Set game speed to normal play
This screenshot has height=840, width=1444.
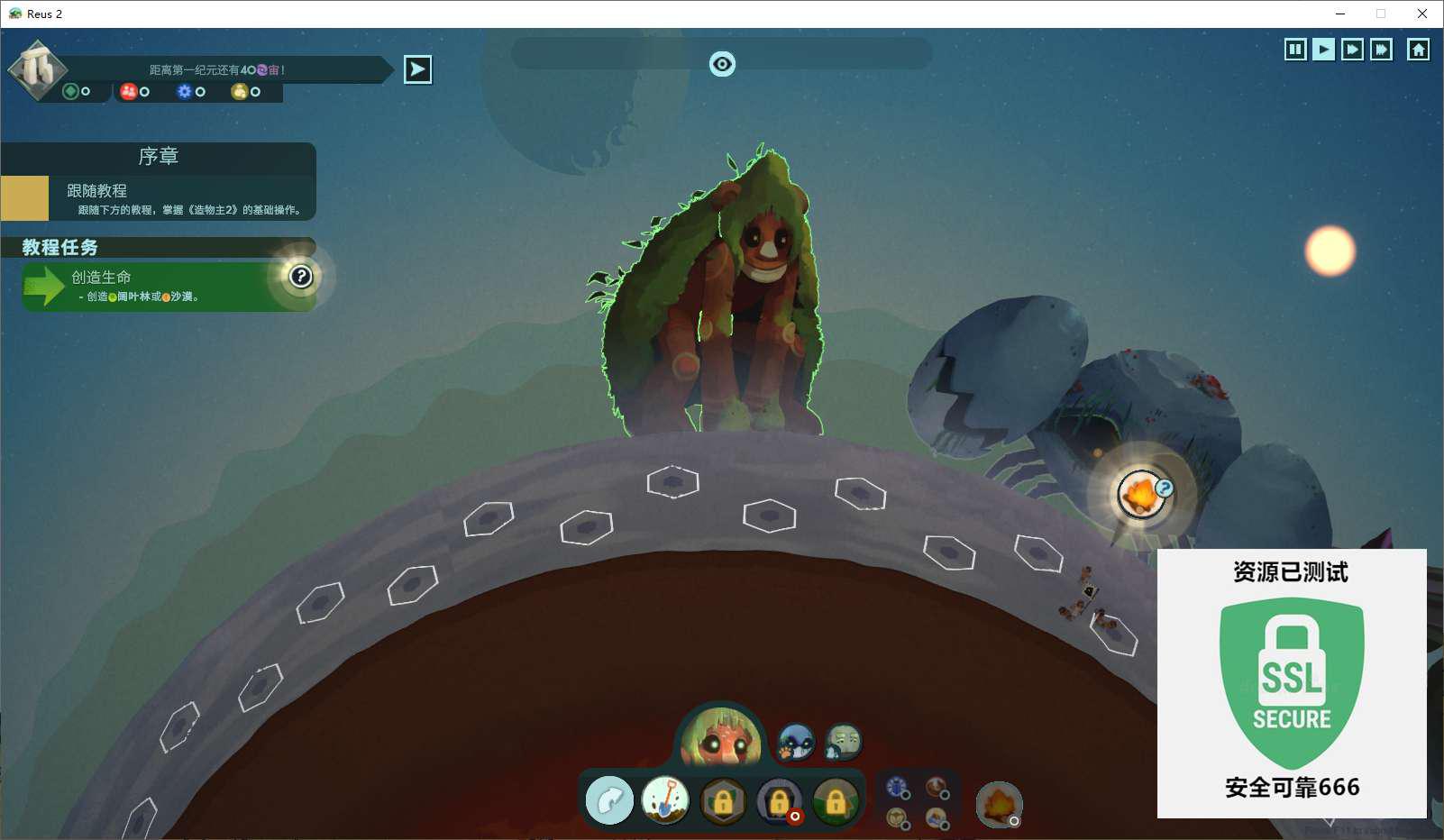(1323, 50)
